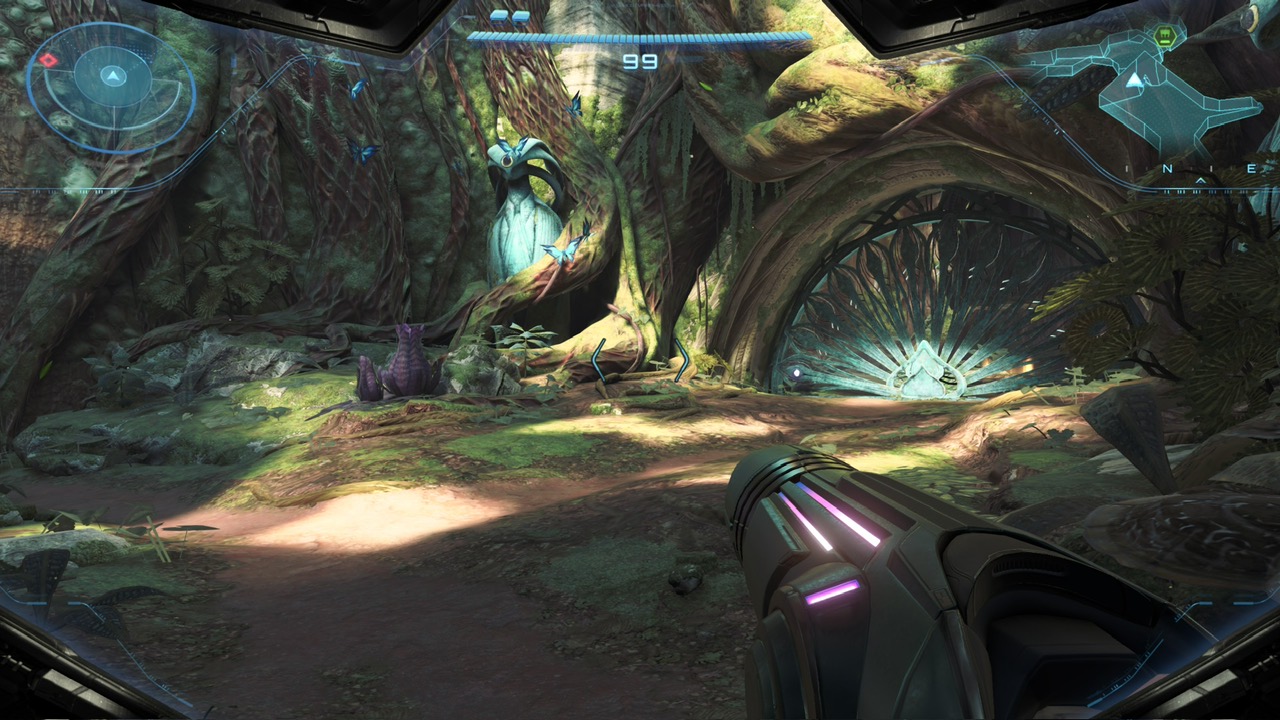Click the green hexagon marker on minimap
This screenshot has width=1280, height=720.
click(x=1165, y=38)
